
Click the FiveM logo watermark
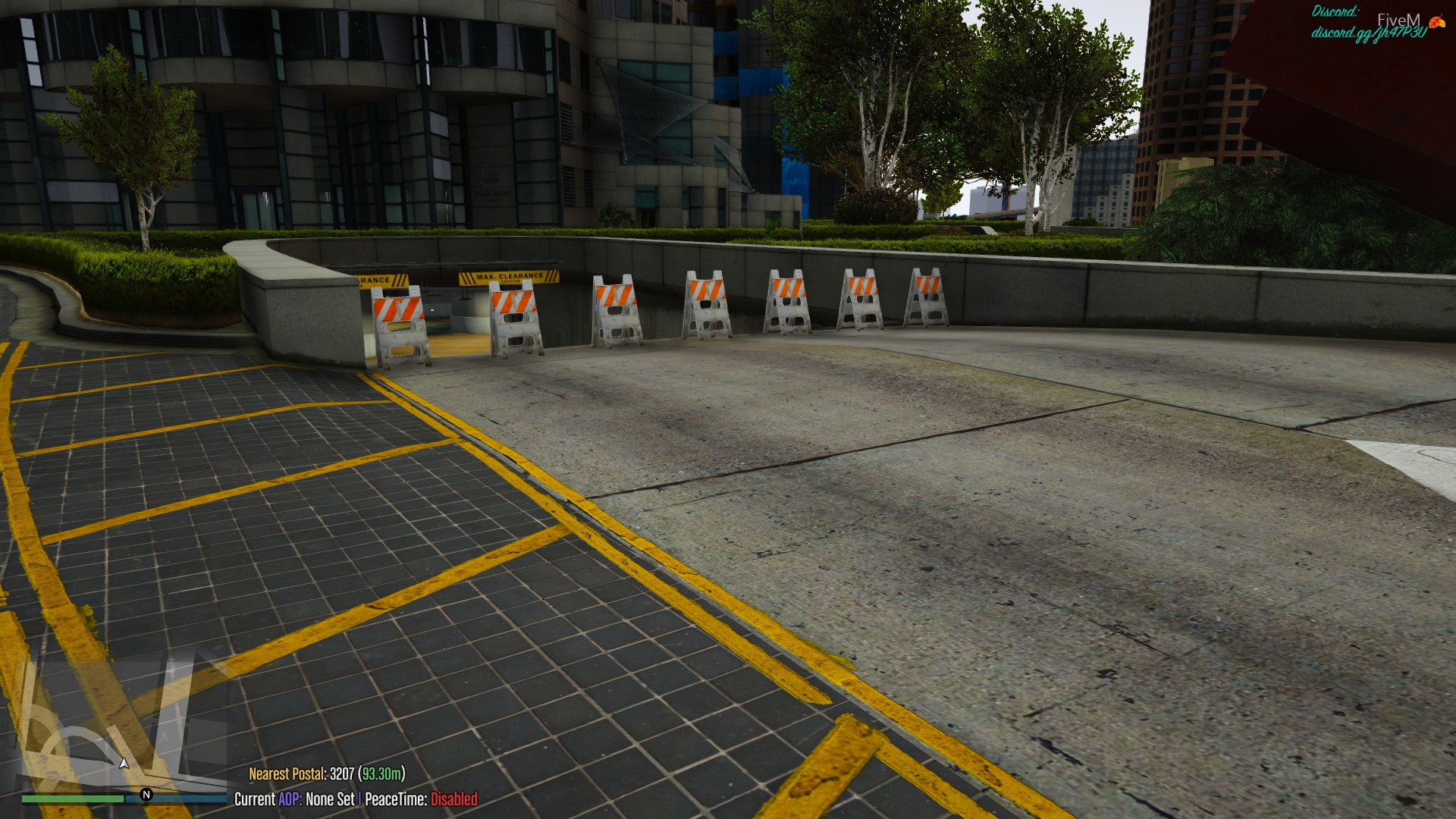point(1398,20)
